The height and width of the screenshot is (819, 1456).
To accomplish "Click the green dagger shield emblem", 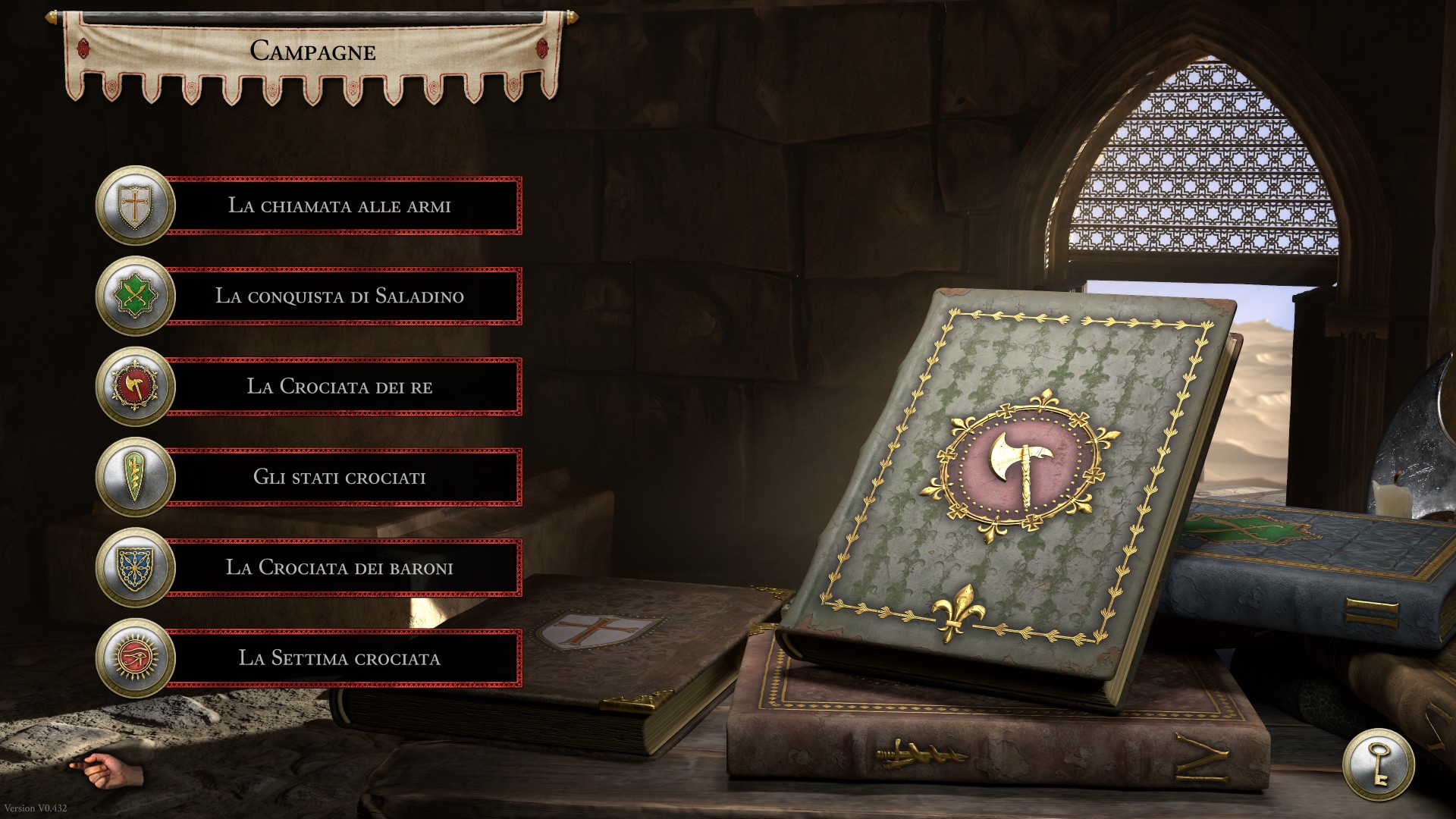I will coord(135,477).
